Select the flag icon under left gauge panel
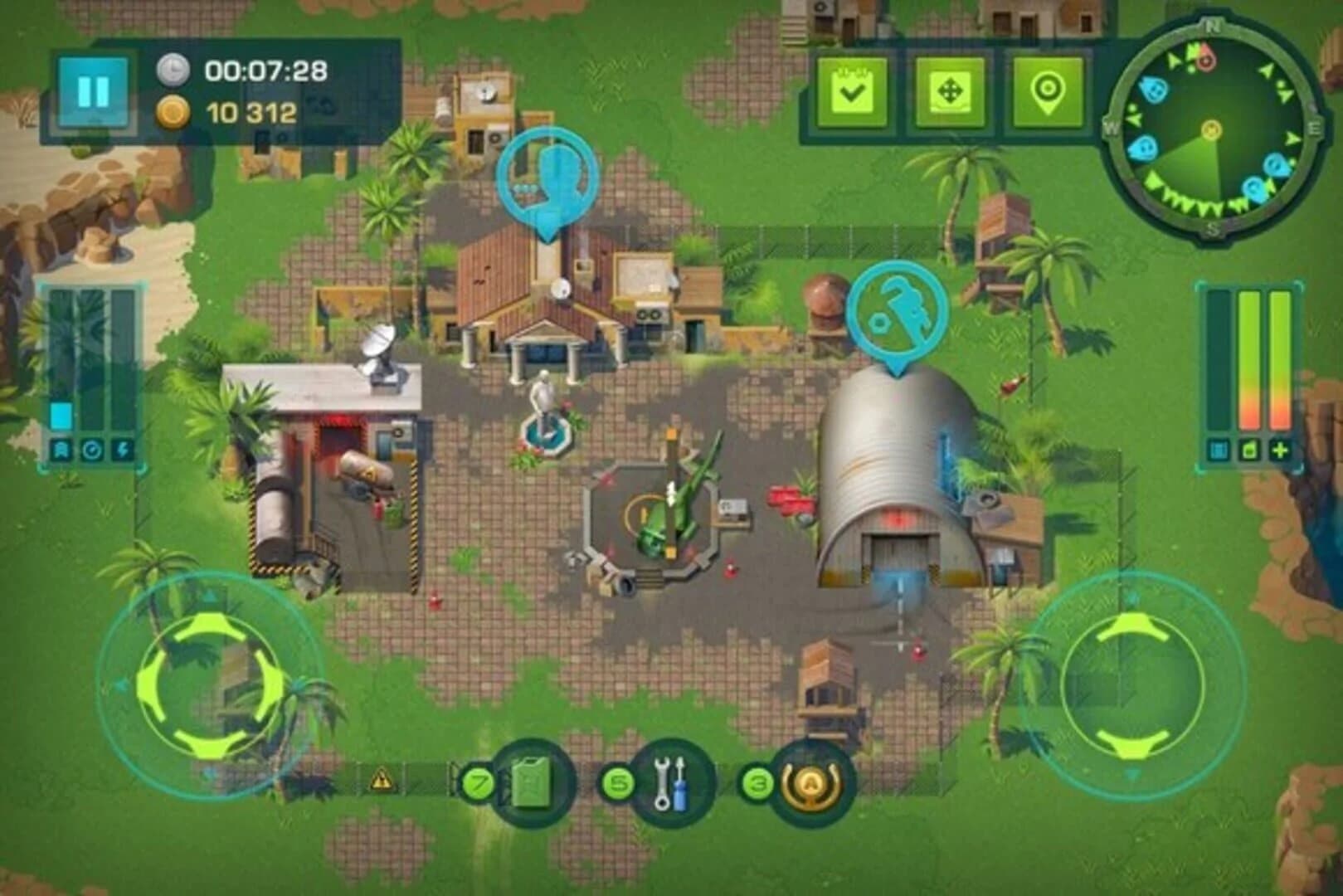 pyautogui.click(x=61, y=450)
